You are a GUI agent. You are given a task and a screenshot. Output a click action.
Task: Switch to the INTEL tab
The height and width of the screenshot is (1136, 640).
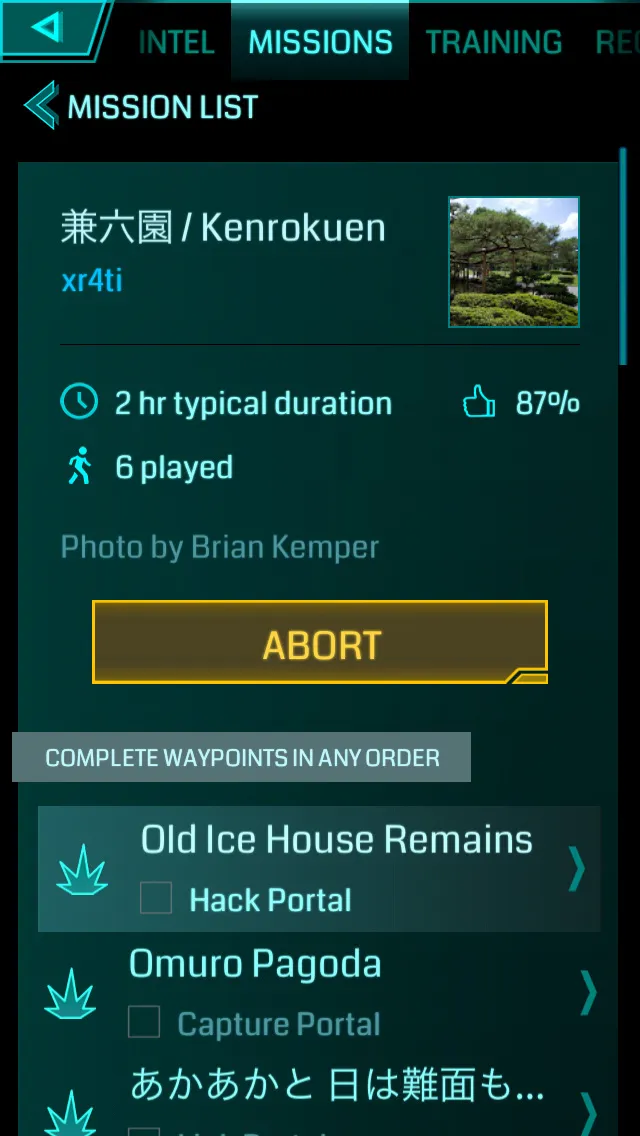point(176,42)
